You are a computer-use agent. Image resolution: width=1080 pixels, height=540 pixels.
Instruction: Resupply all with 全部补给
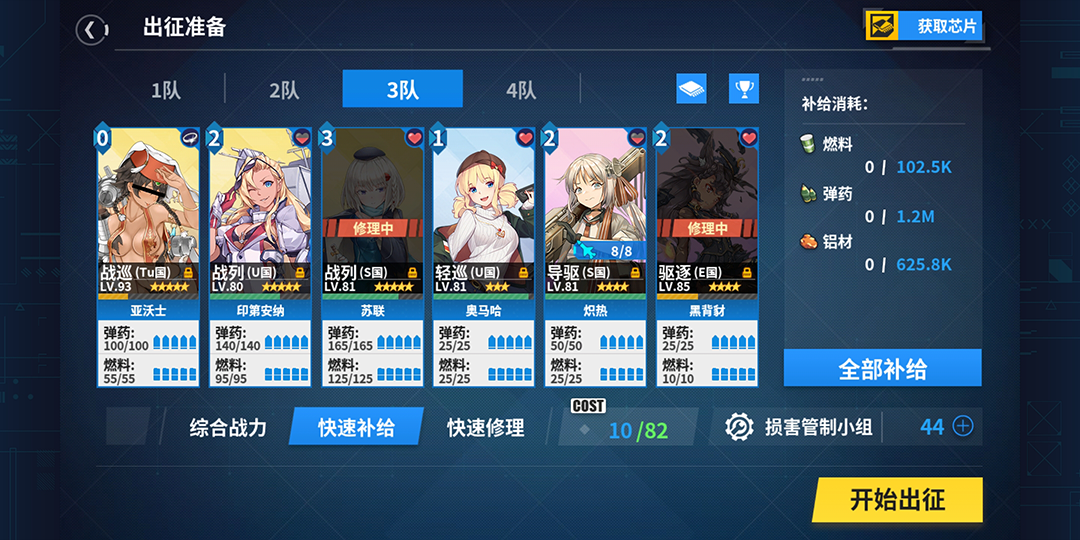[882, 368]
